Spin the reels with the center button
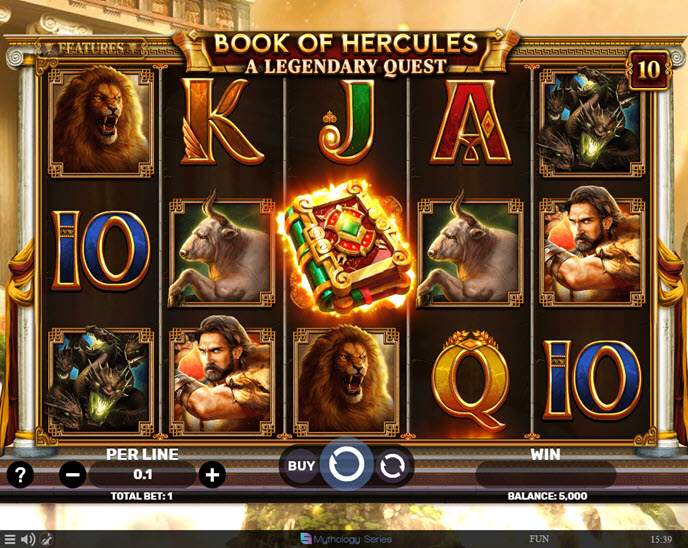The image size is (688, 548). pyautogui.click(x=346, y=465)
